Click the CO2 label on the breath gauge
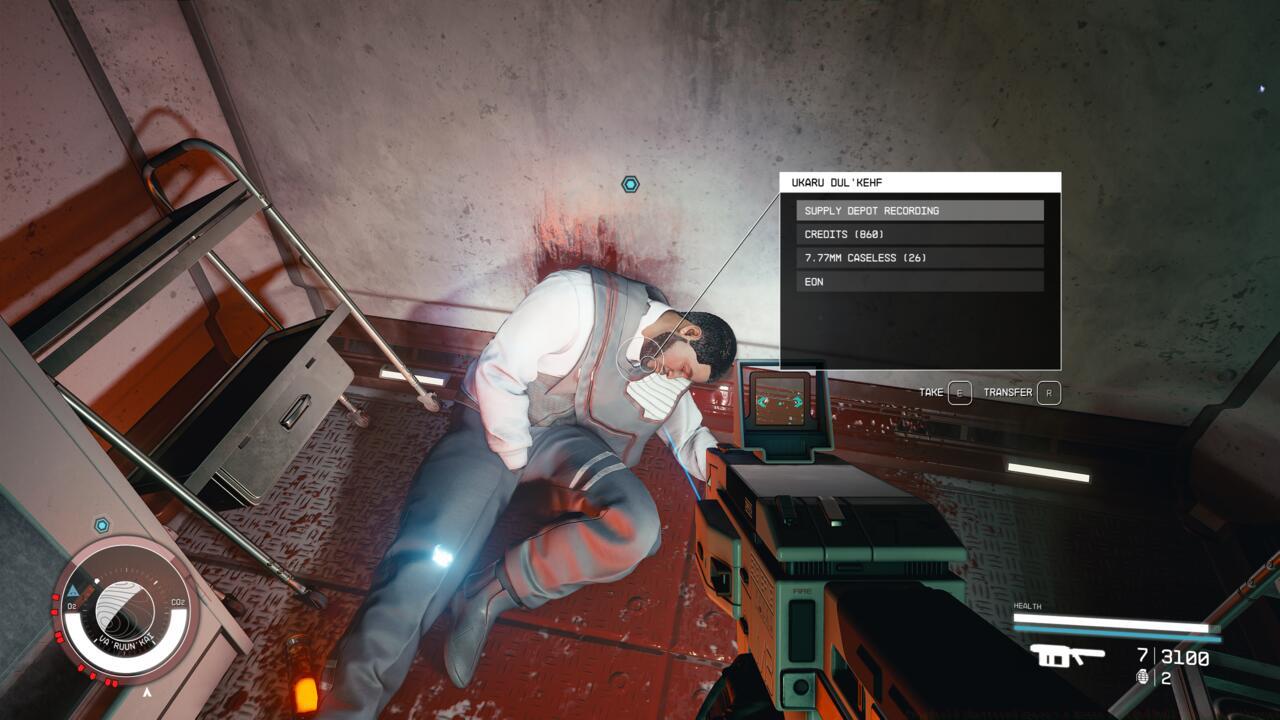 pyautogui.click(x=177, y=602)
